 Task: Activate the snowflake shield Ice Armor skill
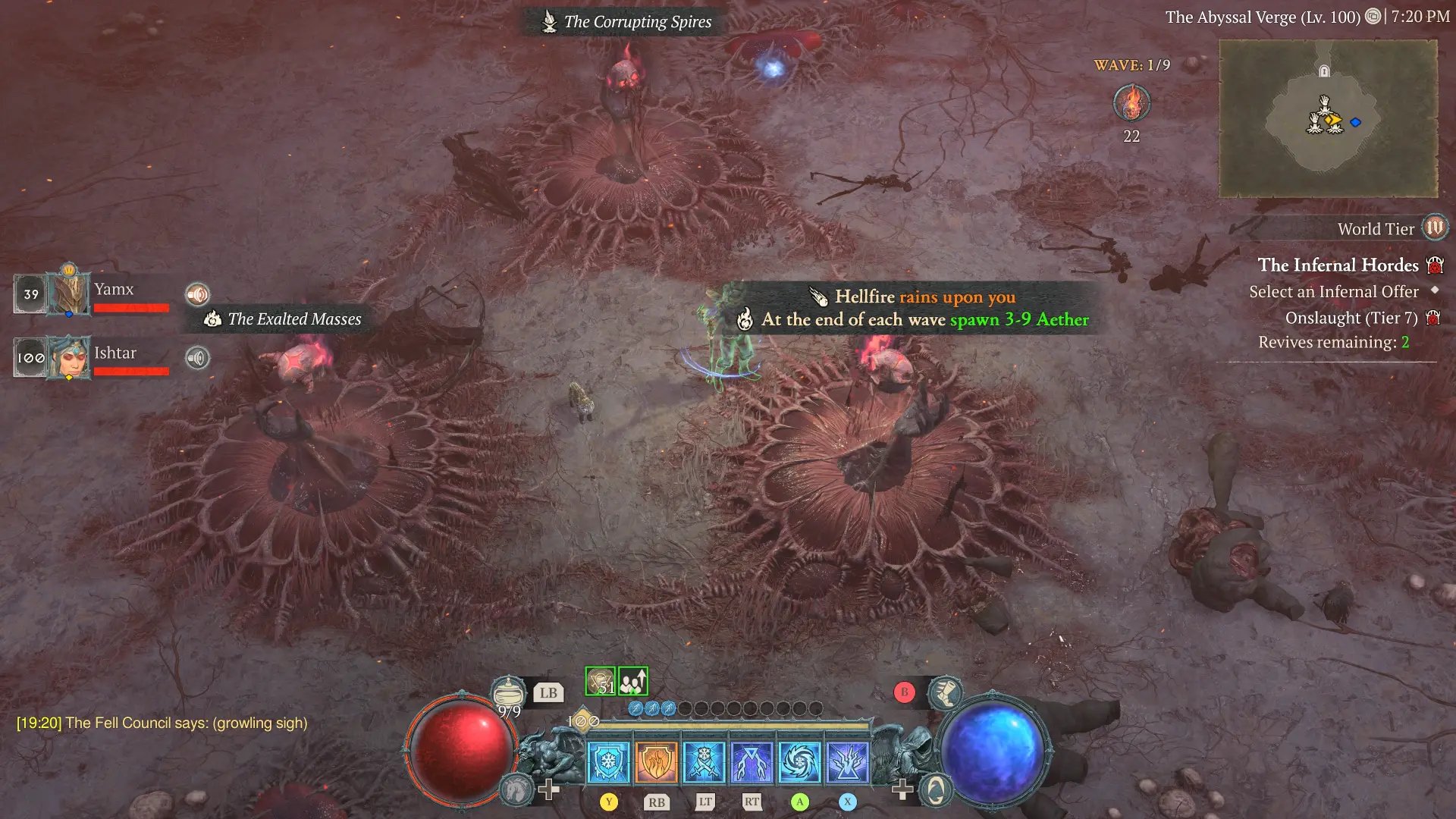pyautogui.click(x=608, y=761)
